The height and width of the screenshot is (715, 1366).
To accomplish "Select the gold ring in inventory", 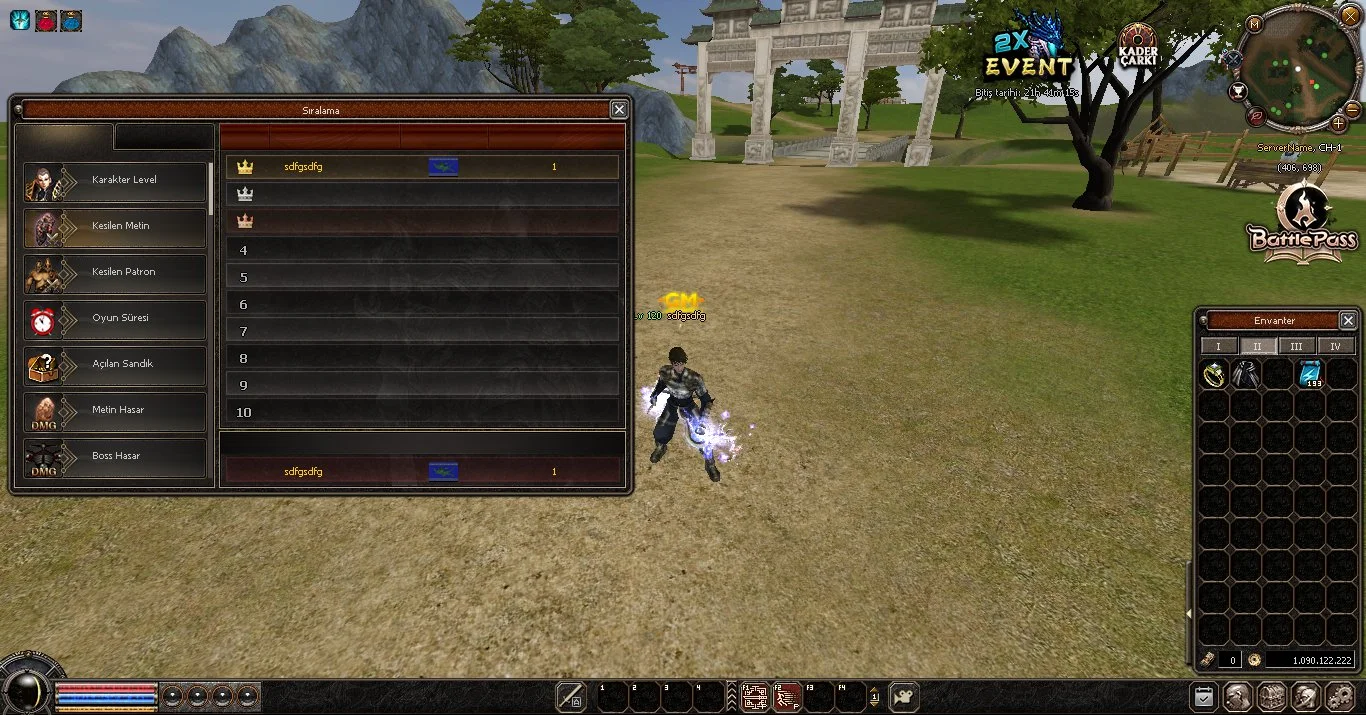I will (x=1214, y=375).
